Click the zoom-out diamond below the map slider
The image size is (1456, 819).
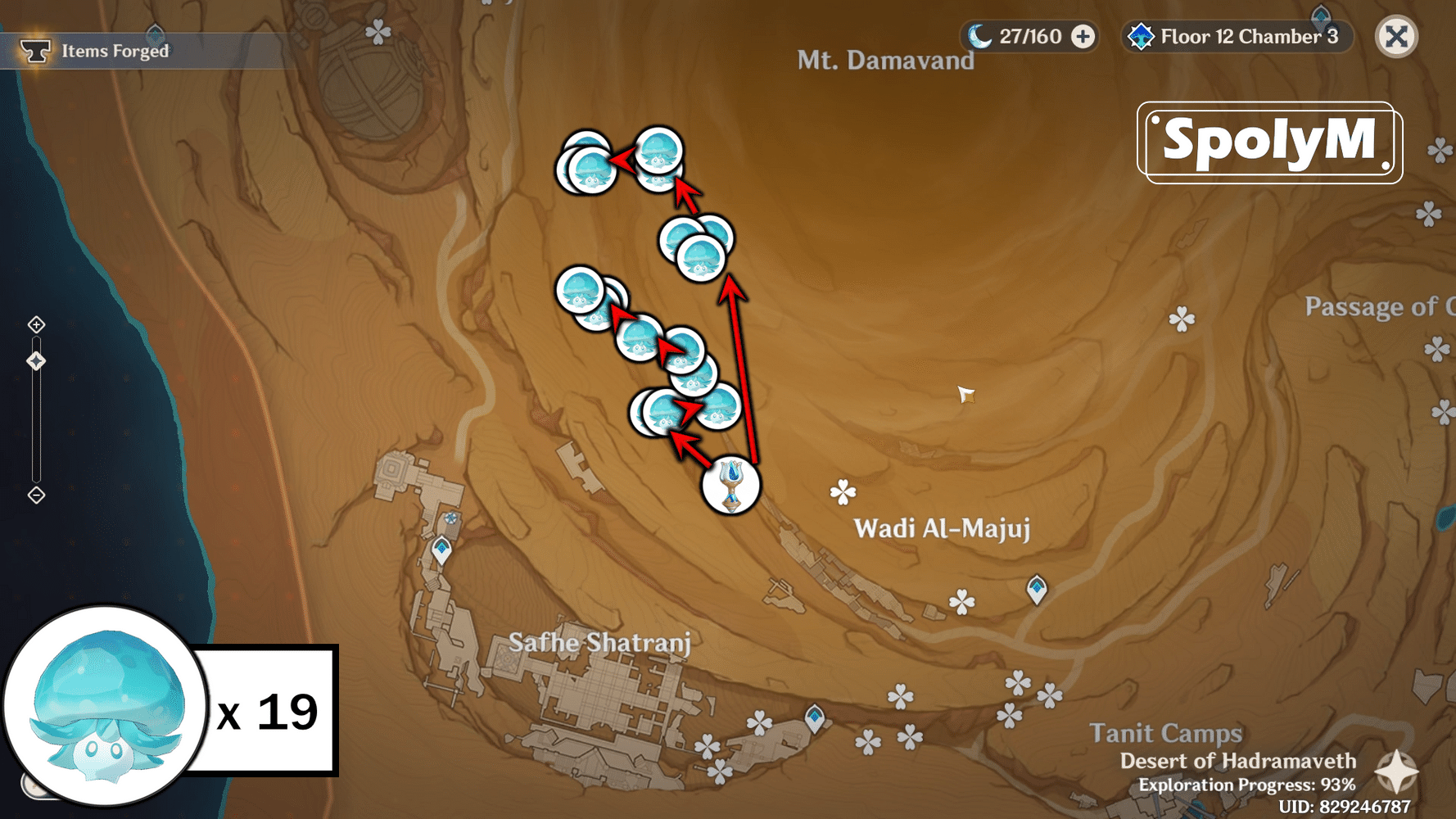[x=36, y=493]
